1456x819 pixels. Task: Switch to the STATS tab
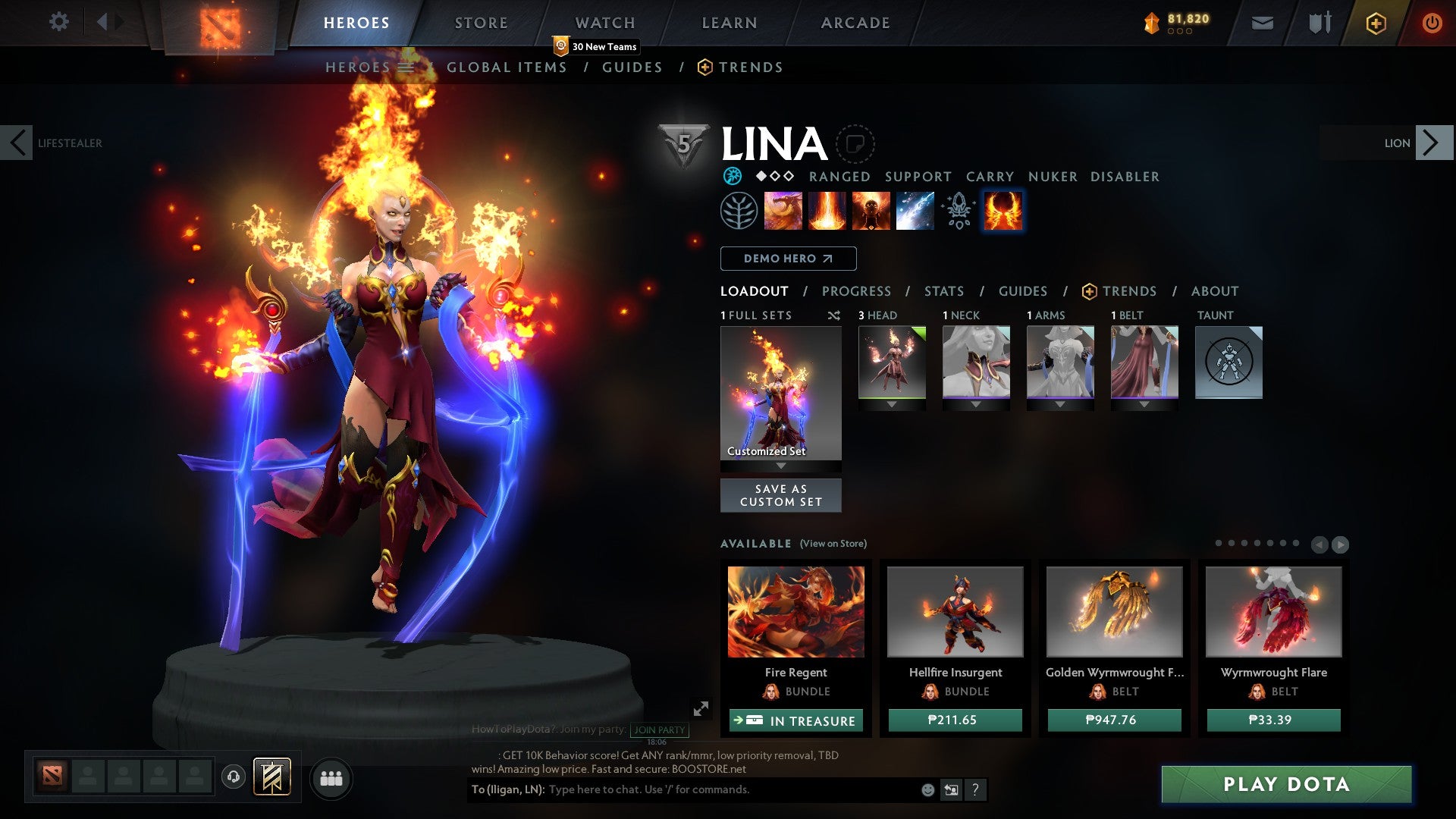[944, 290]
